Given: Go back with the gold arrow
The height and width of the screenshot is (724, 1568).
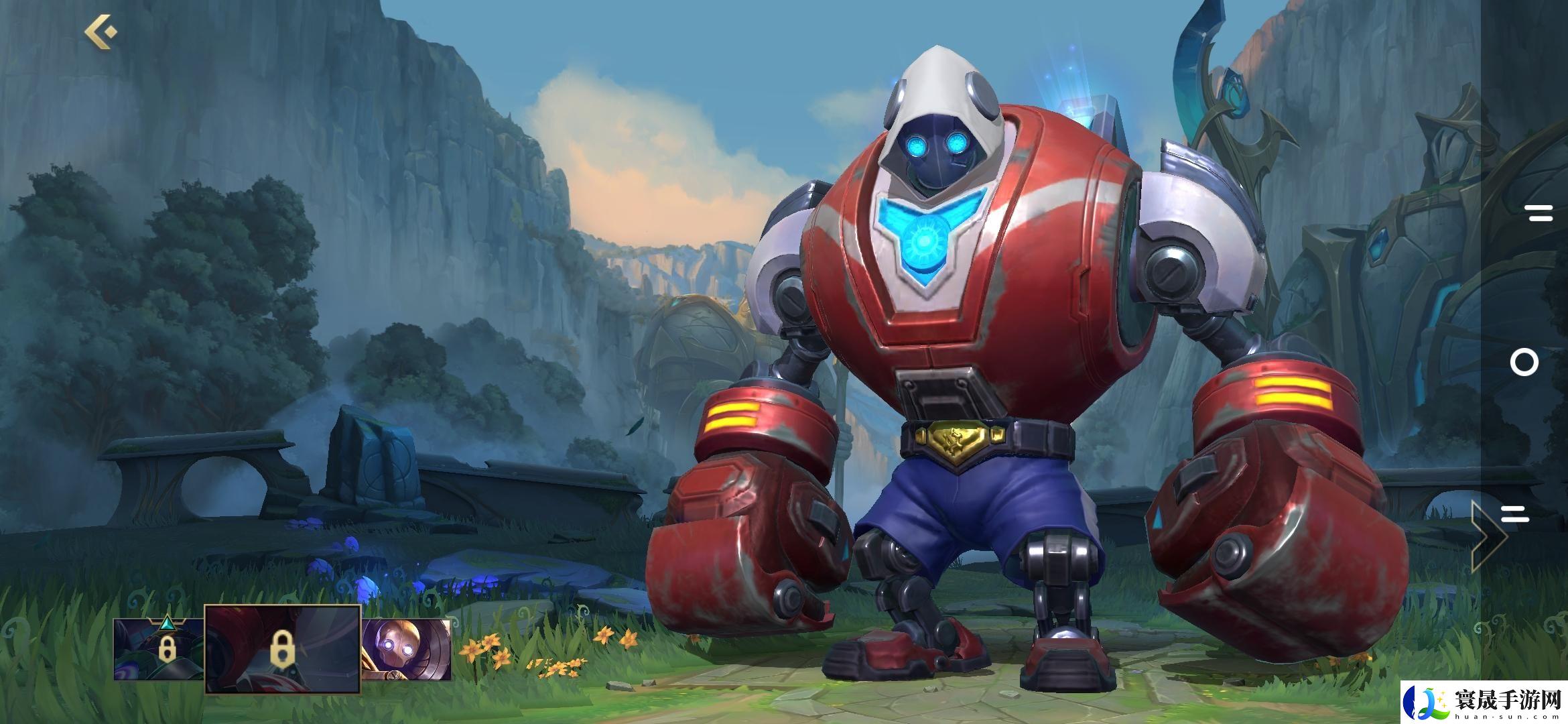Looking at the screenshot, I should [x=101, y=32].
